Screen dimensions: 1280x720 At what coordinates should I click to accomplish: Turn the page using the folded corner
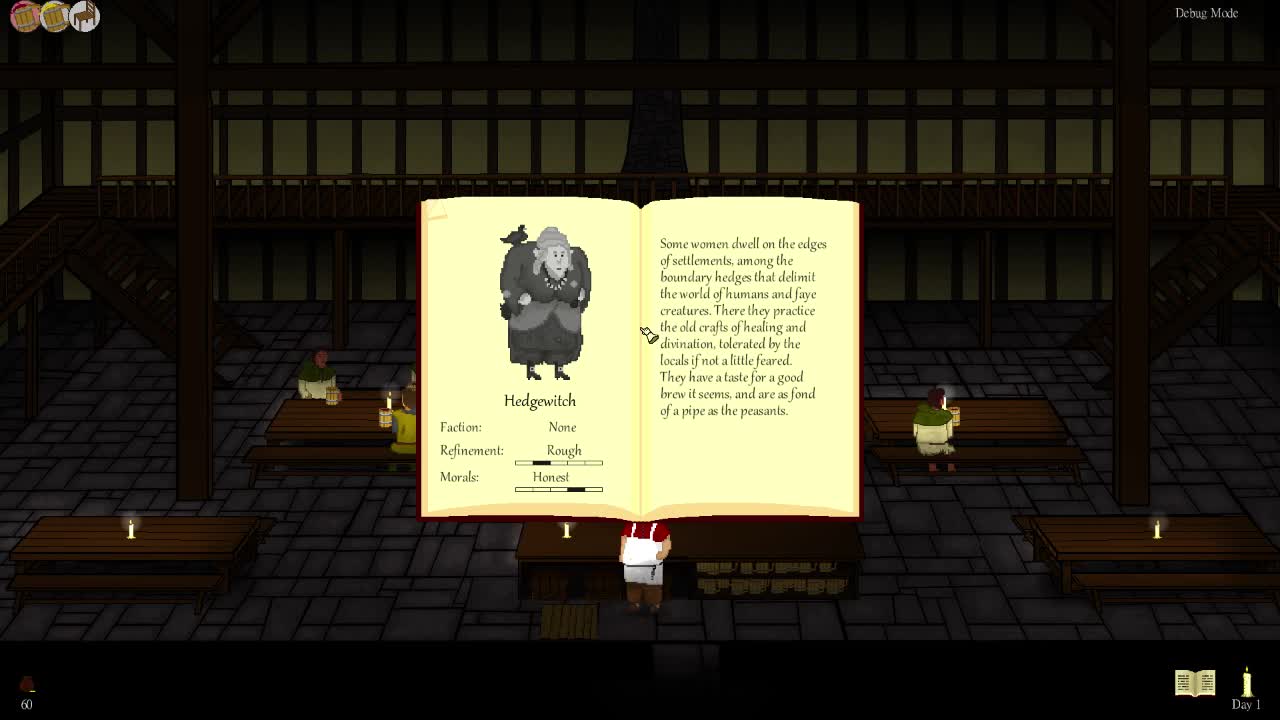(x=432, y=210)
